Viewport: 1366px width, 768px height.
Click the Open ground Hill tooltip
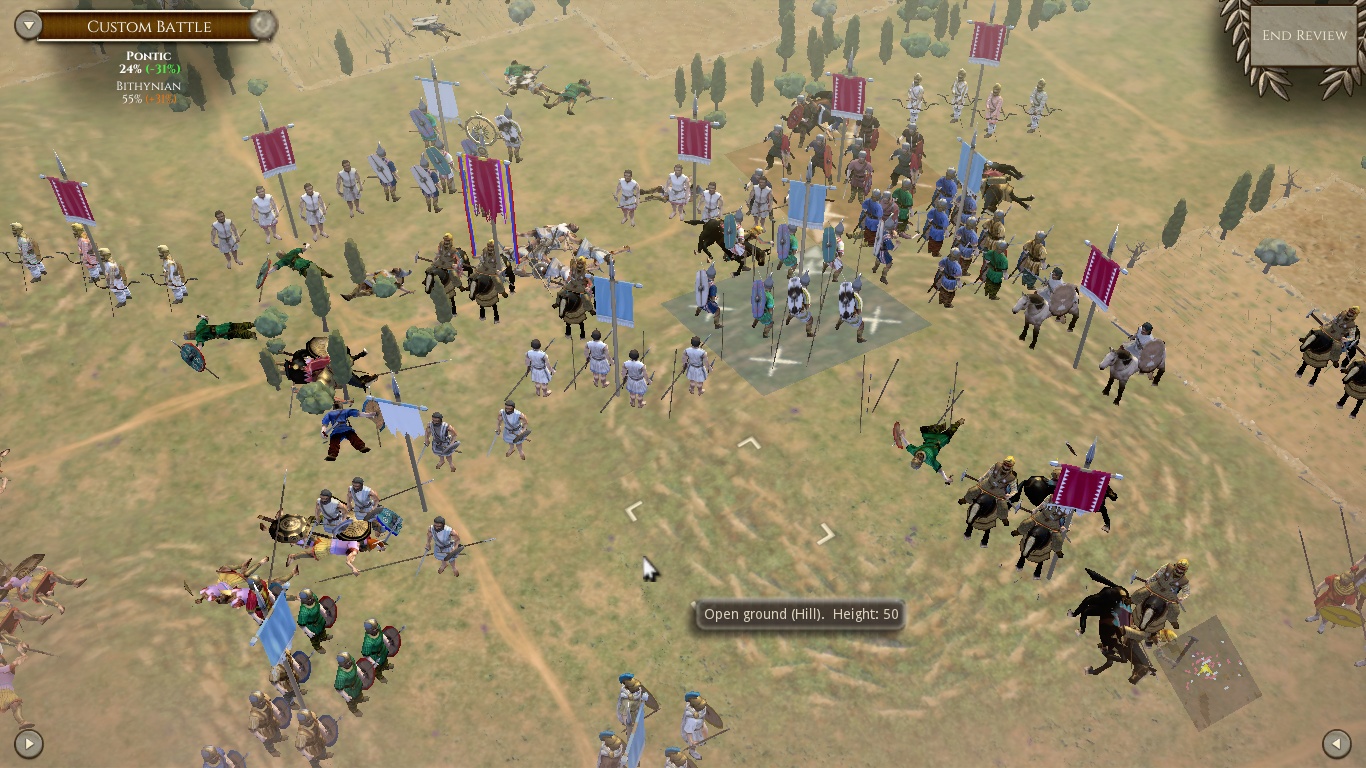799,614
